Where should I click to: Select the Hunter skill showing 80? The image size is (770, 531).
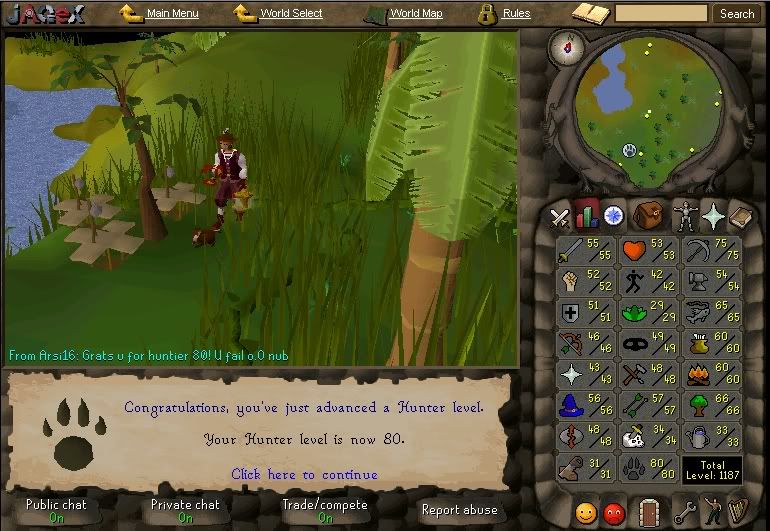pos(649,467)
